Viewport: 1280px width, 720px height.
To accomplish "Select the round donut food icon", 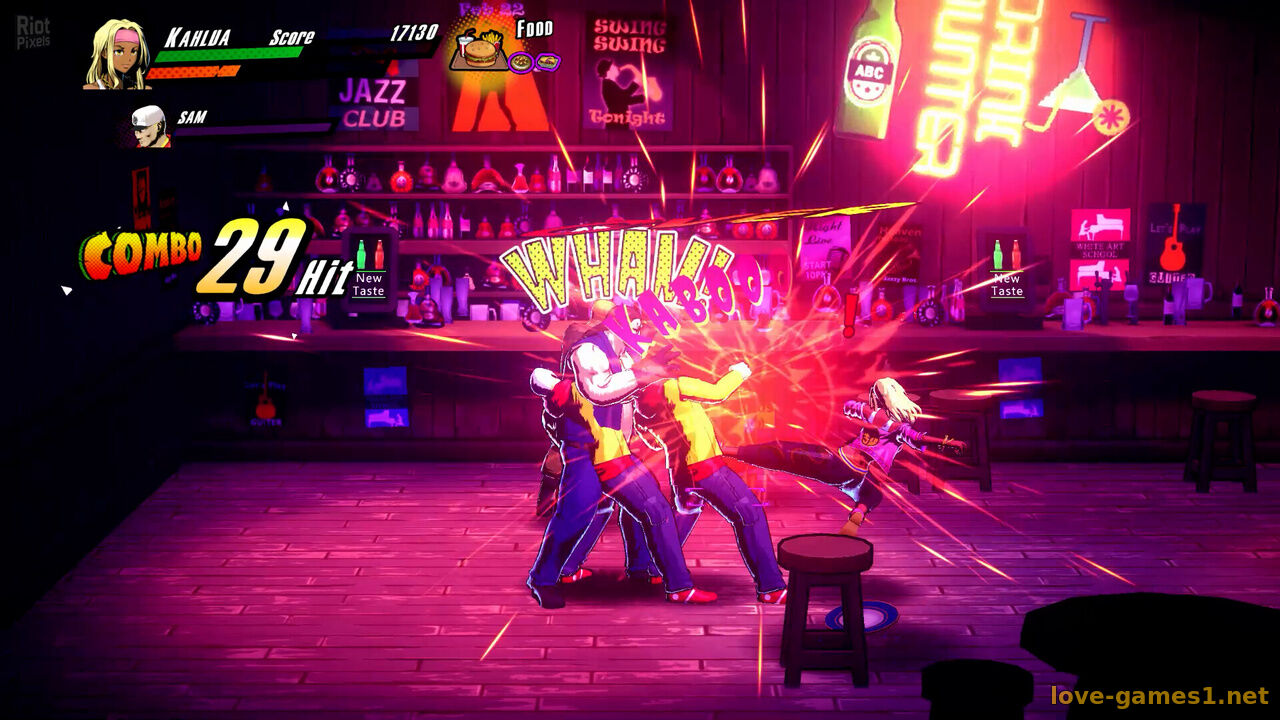I will pyautogui.click(x=521, y=62).
